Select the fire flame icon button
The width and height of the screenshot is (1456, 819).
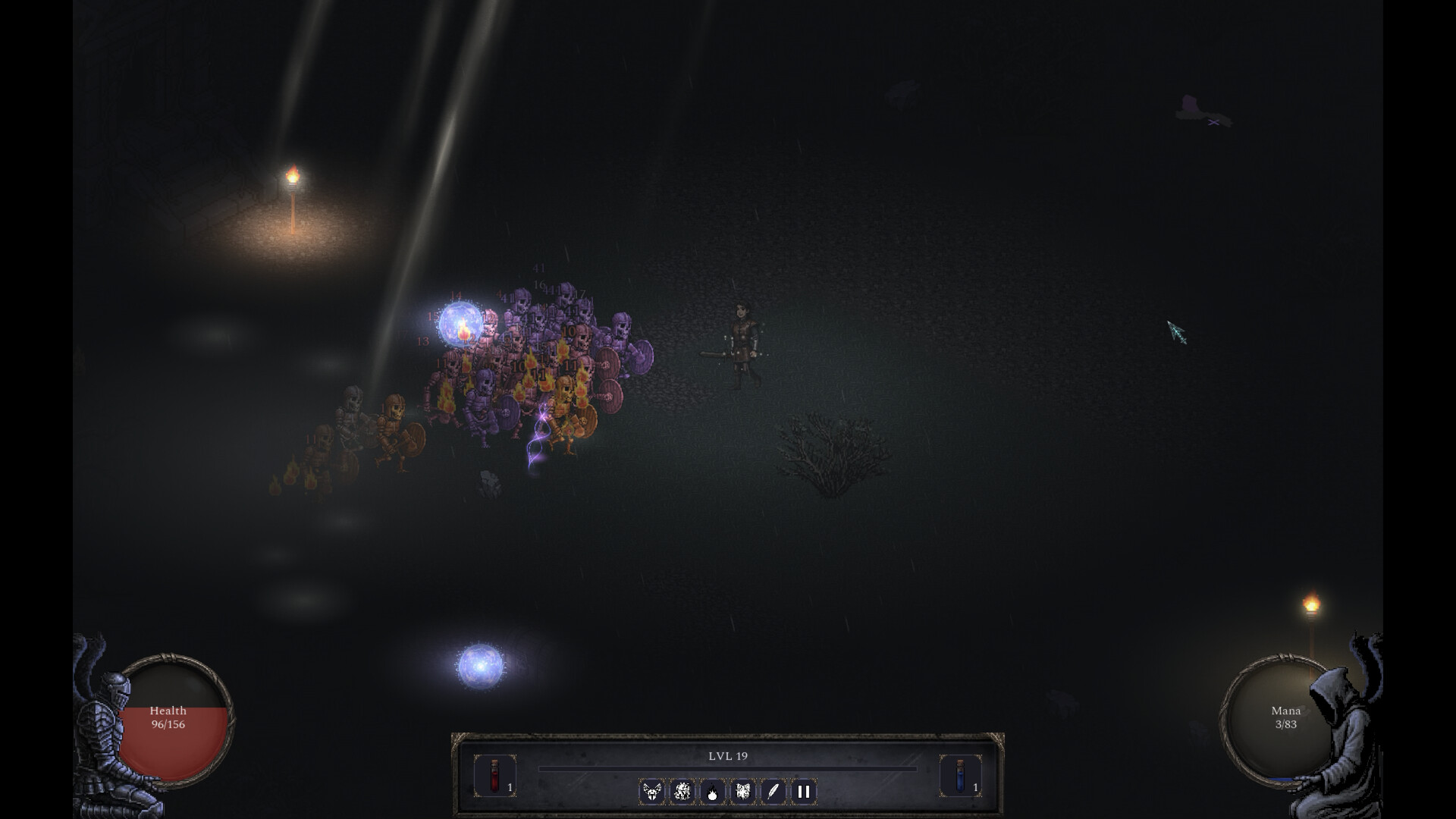tap(712, 792)
